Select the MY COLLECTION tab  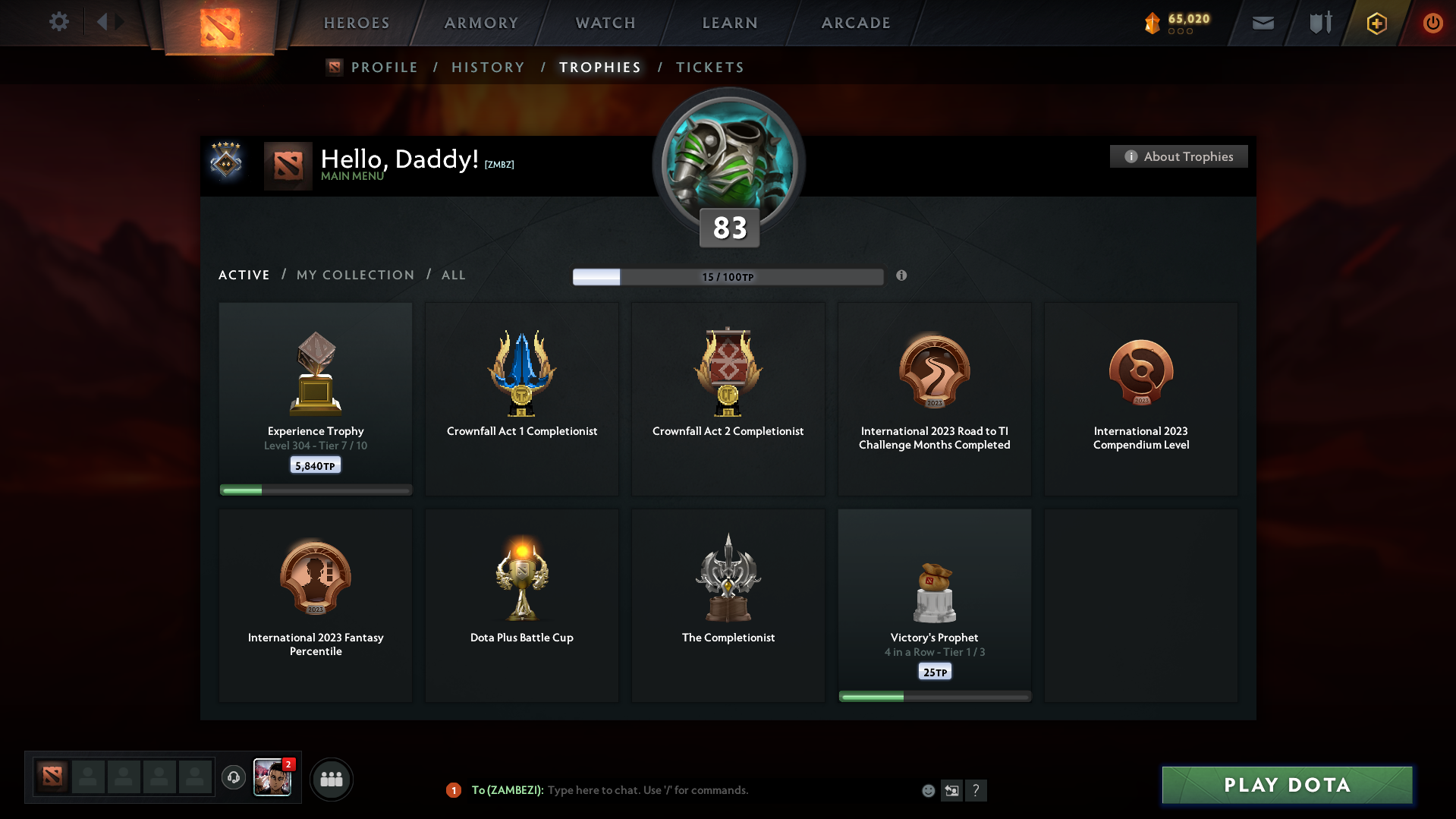coord(354,275)
